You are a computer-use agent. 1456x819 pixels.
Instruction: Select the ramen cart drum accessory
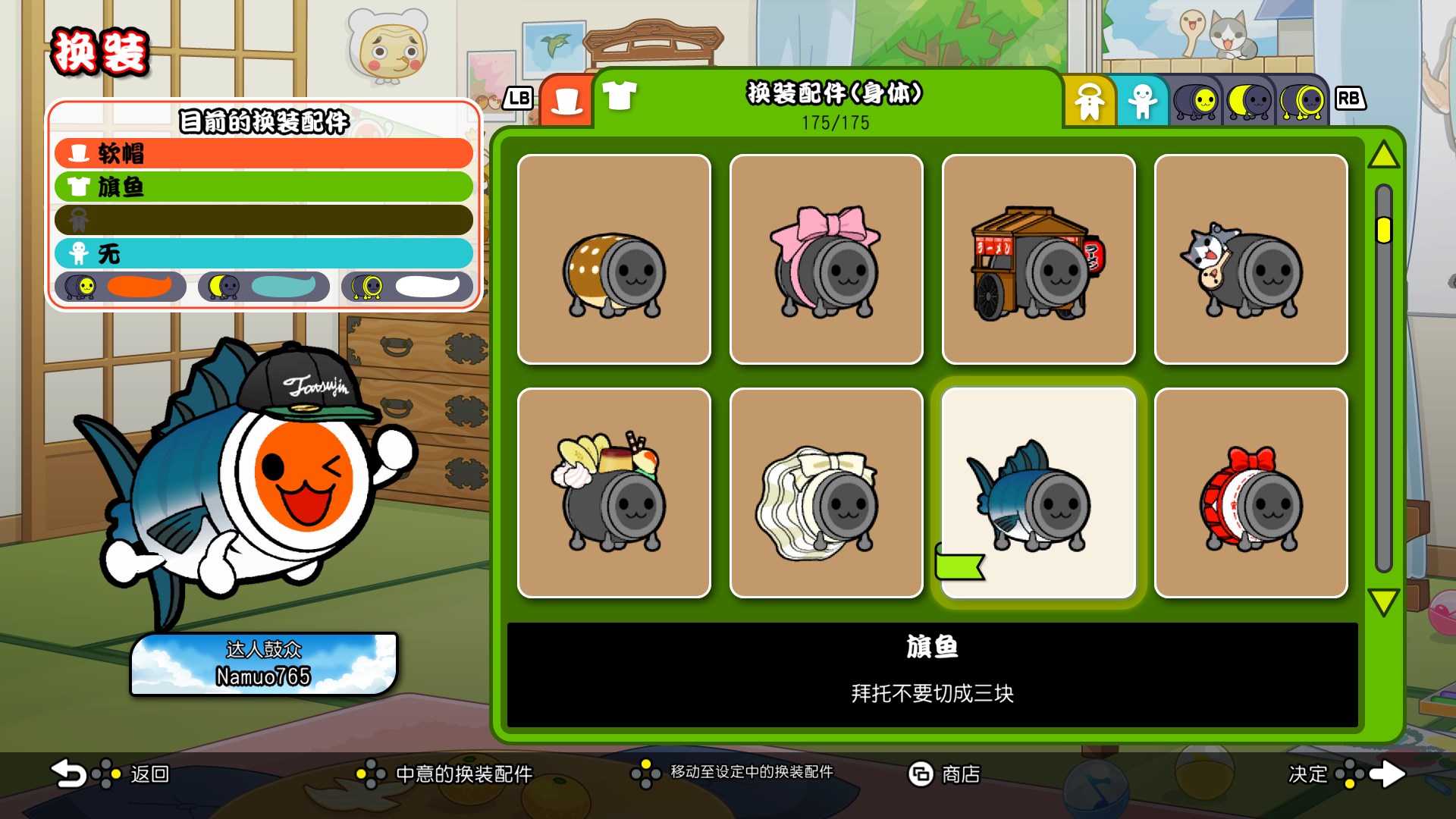[1038, 259]
